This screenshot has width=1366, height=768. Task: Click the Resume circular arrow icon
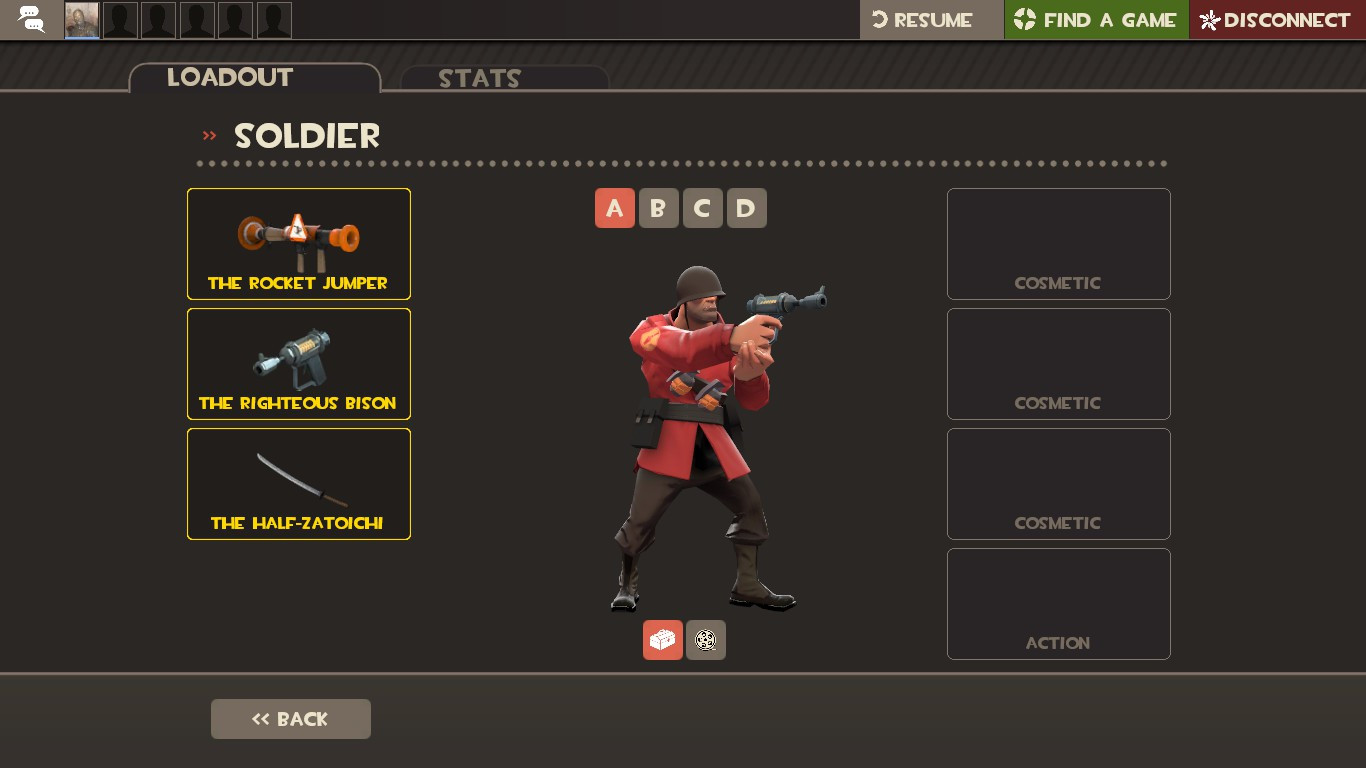coord(878,19)
